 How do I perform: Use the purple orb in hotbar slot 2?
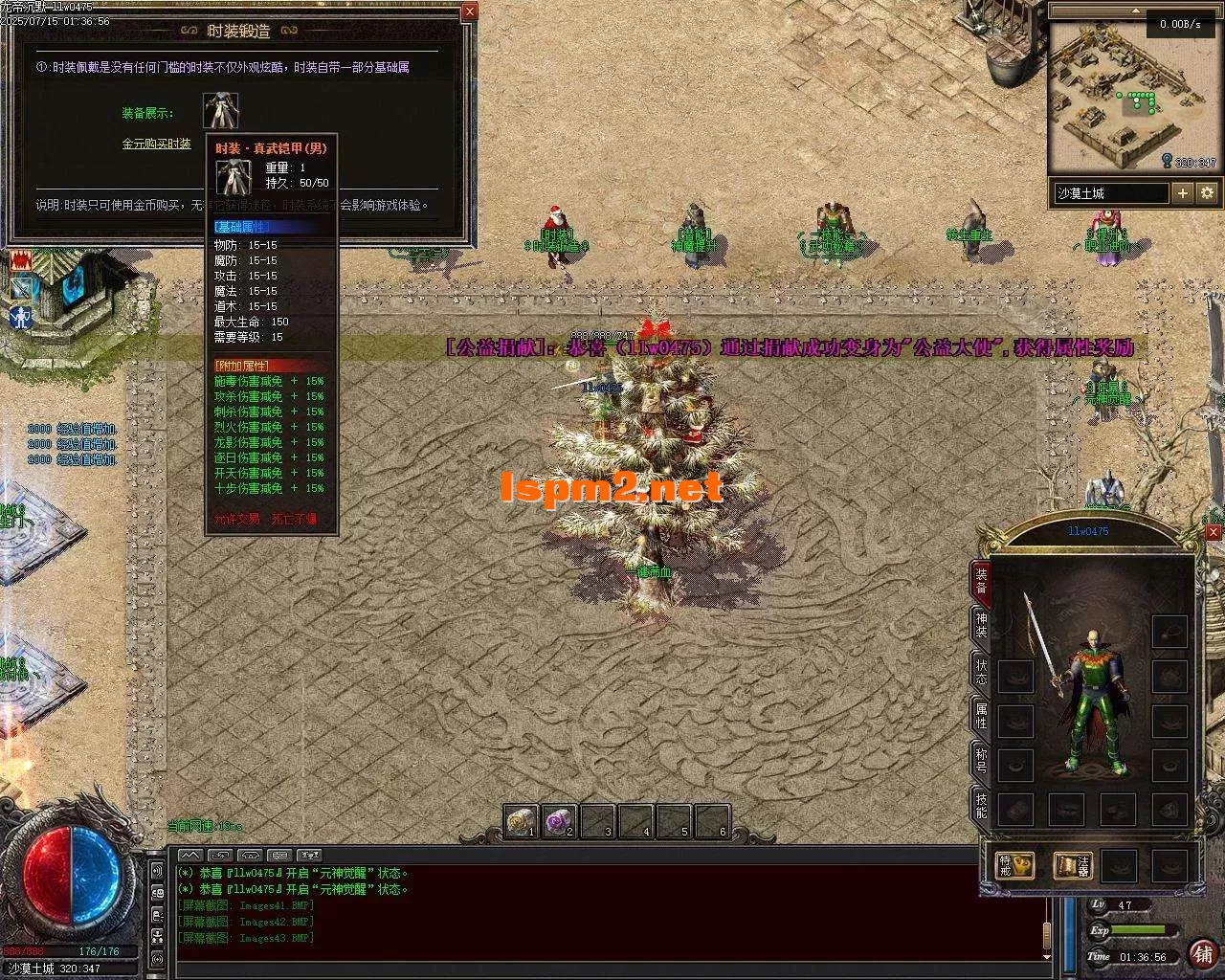coord(559,821)
